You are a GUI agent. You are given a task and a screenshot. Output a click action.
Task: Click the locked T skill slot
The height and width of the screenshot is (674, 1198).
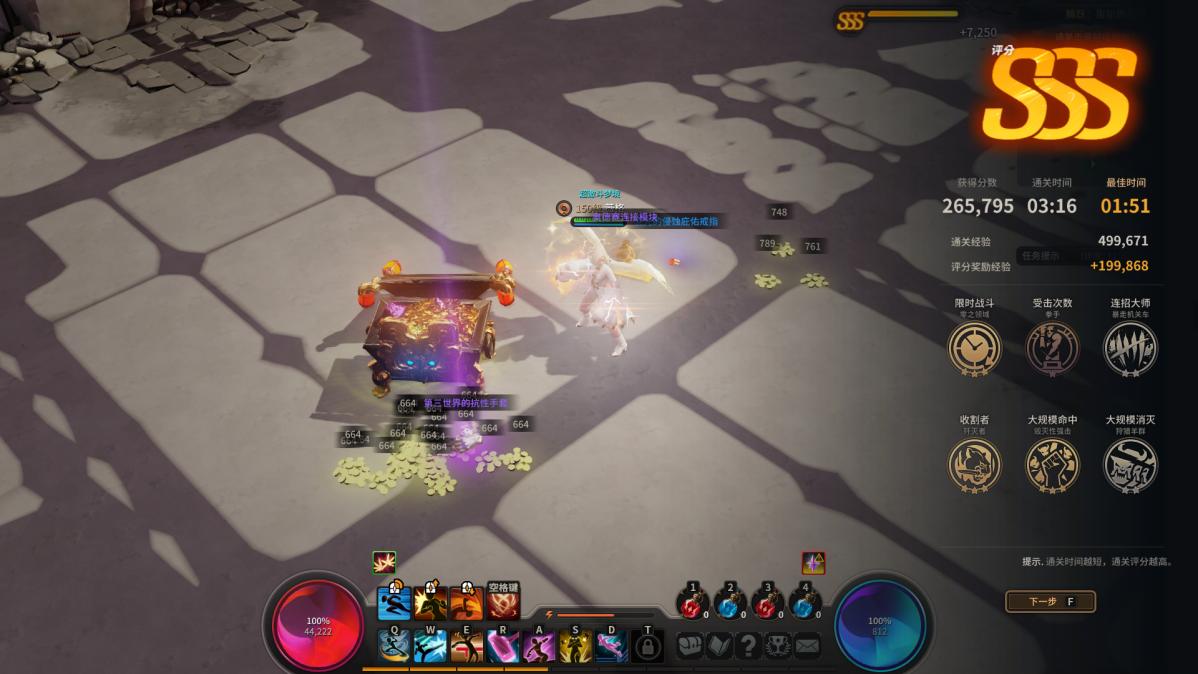647,645
